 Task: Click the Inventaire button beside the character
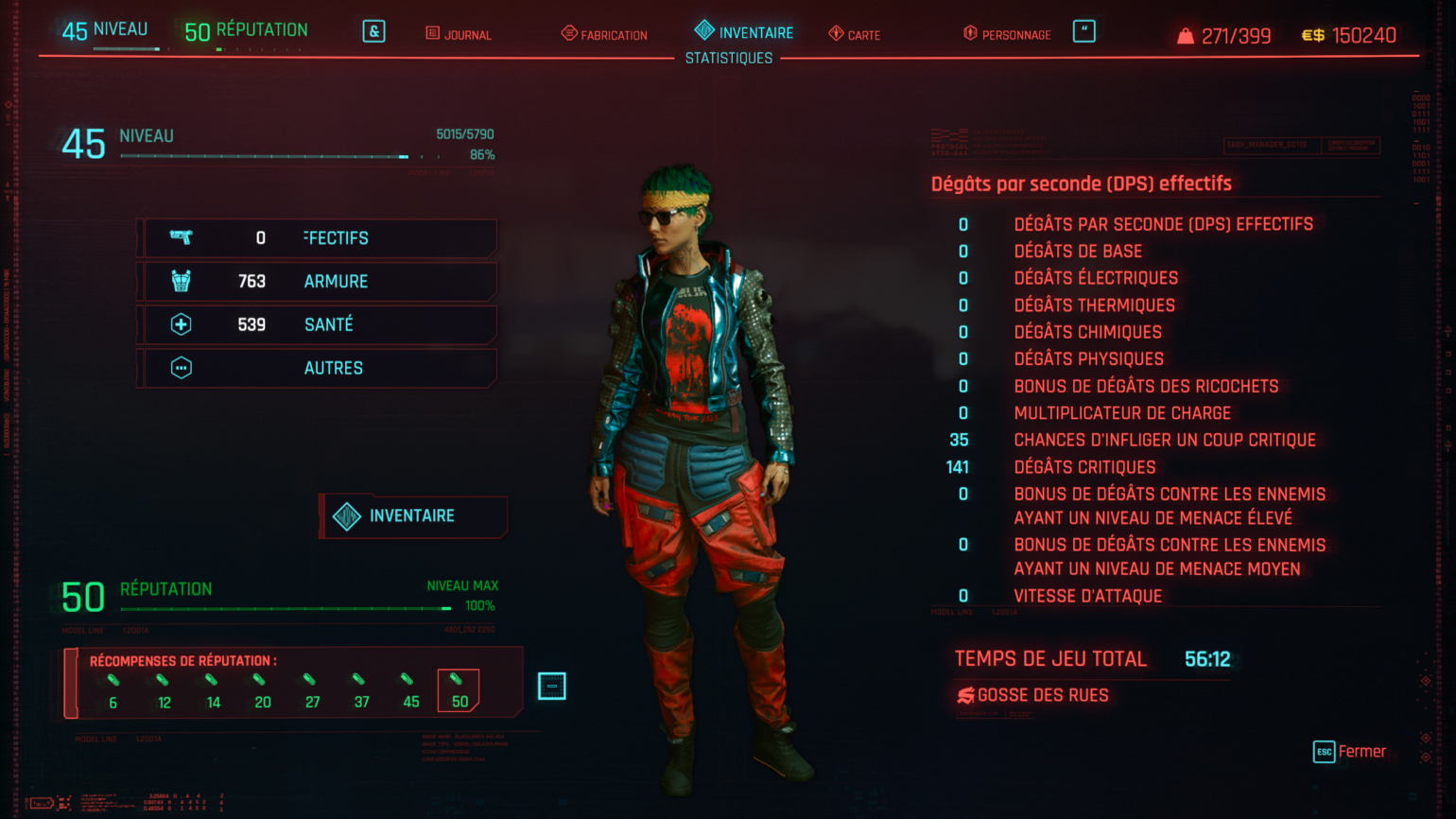coord(413,516)
